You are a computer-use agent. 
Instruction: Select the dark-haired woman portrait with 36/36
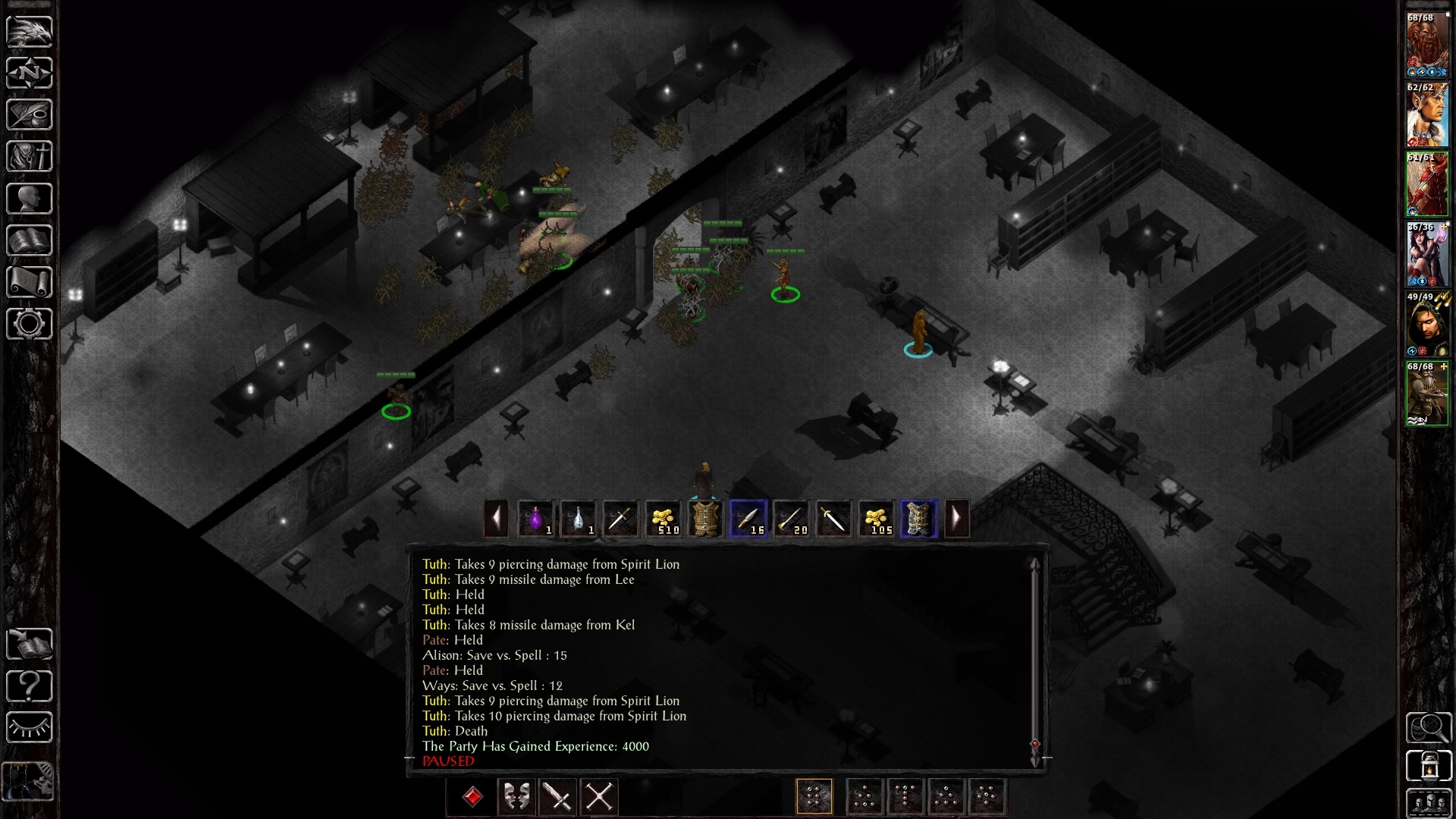tap(1427, 254)
